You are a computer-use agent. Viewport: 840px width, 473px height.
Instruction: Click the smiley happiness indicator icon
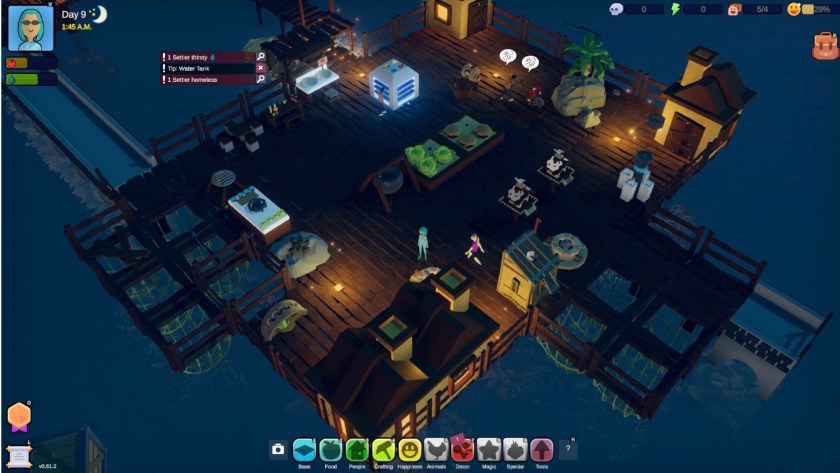pyautogui.click(x=794, y=9)
